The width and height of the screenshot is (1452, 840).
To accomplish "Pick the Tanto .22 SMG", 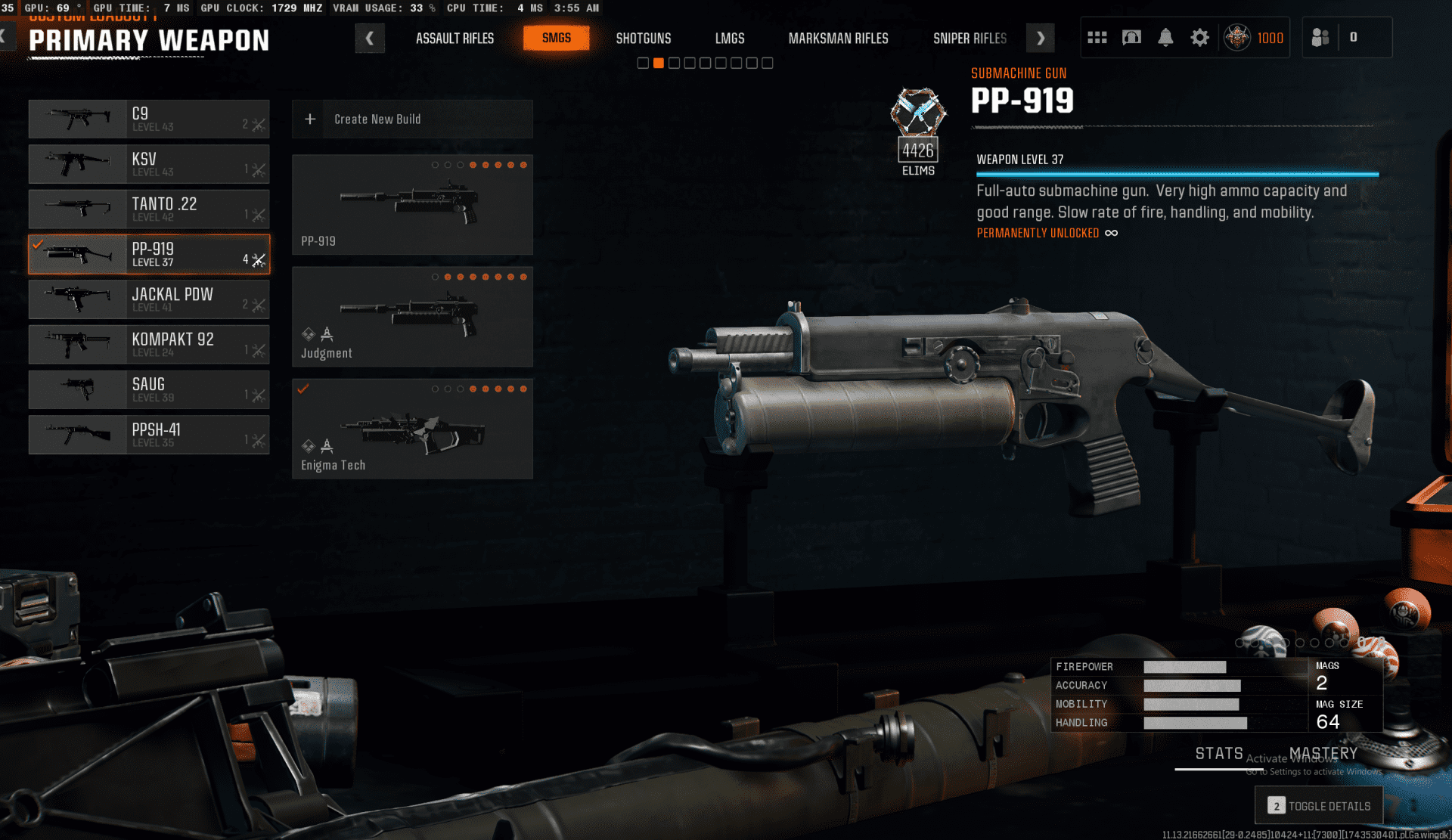I will pos(149,209).
